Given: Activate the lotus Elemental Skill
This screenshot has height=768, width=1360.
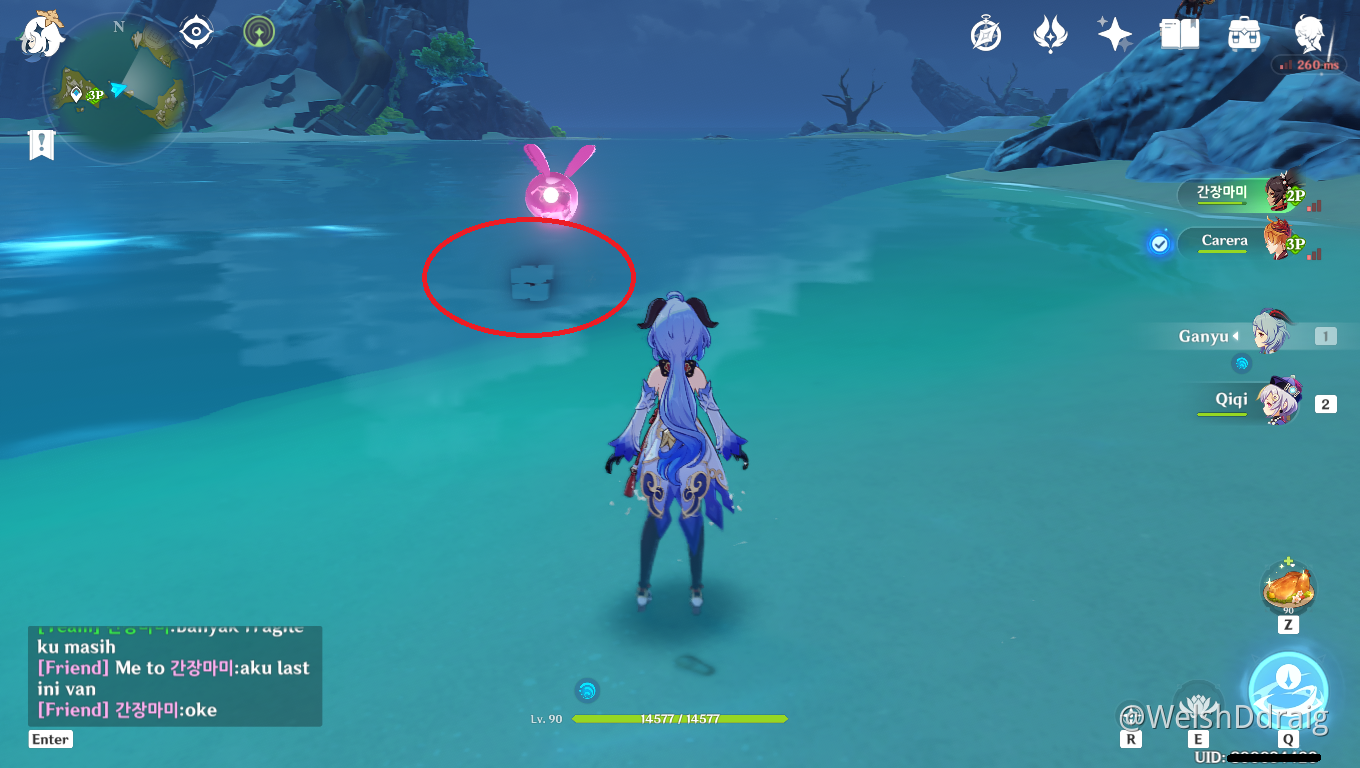Looking at the screenshot, I should point(1198,702).
